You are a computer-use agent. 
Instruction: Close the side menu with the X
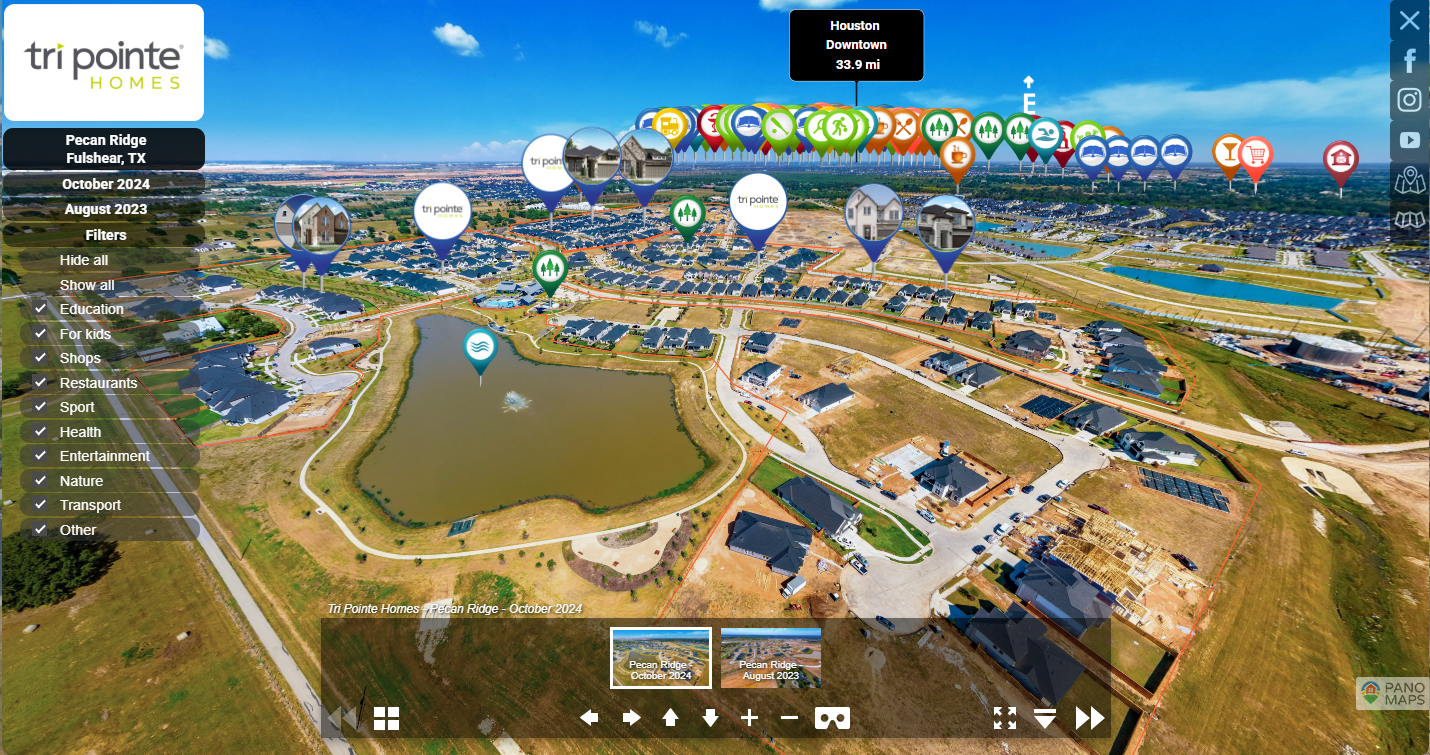(1409, 20)
